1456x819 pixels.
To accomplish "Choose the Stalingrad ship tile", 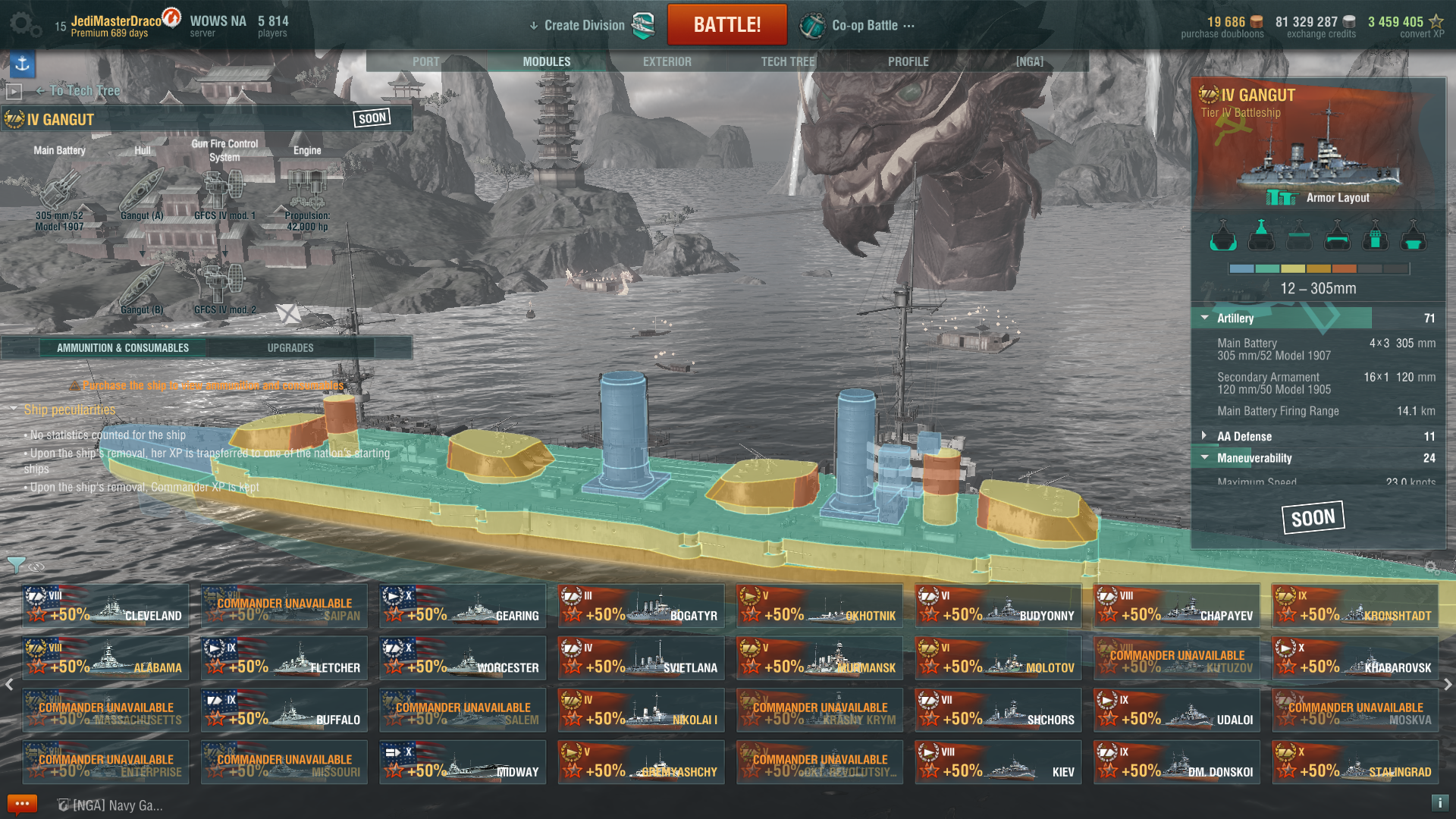I will click(1355, 763).
